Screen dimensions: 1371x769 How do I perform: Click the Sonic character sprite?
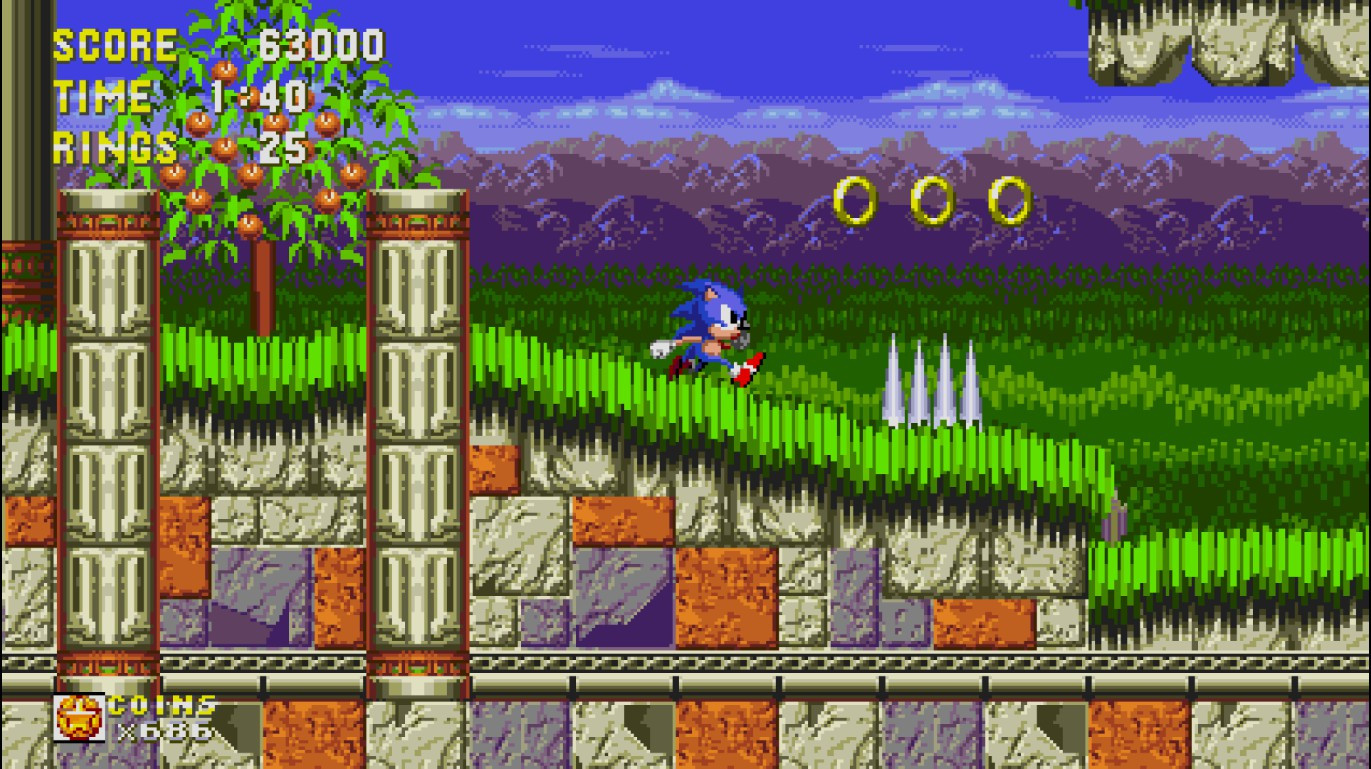[710, 330]
